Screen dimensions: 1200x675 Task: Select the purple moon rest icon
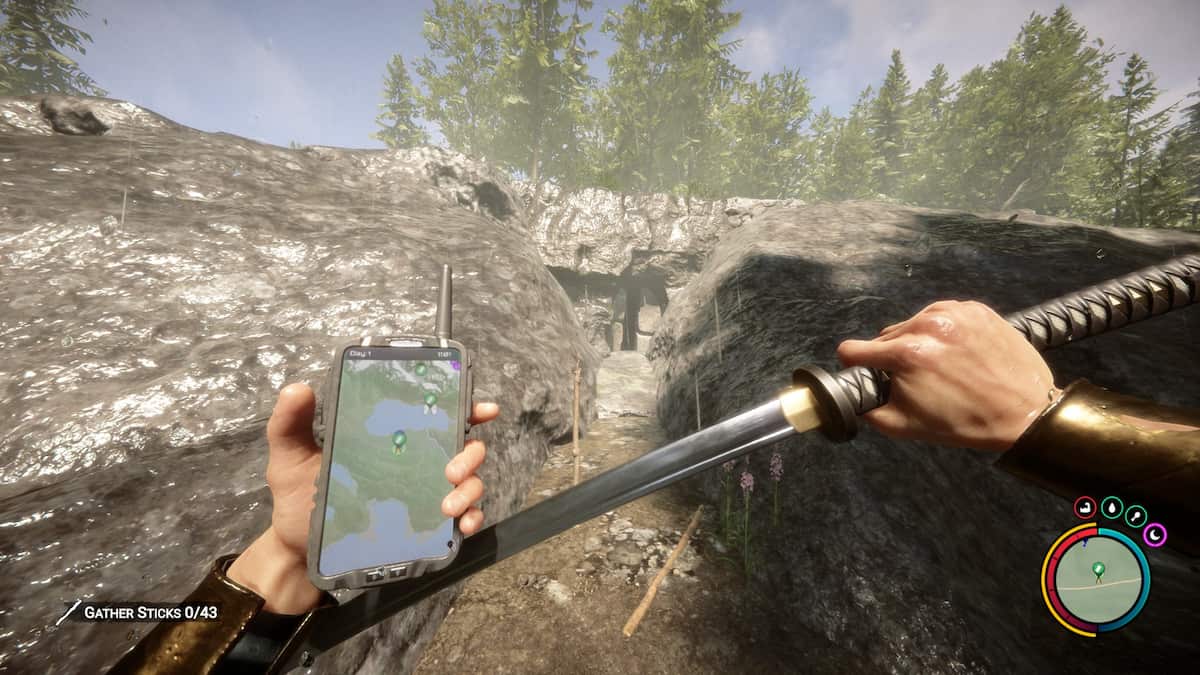coord(1155,535)
